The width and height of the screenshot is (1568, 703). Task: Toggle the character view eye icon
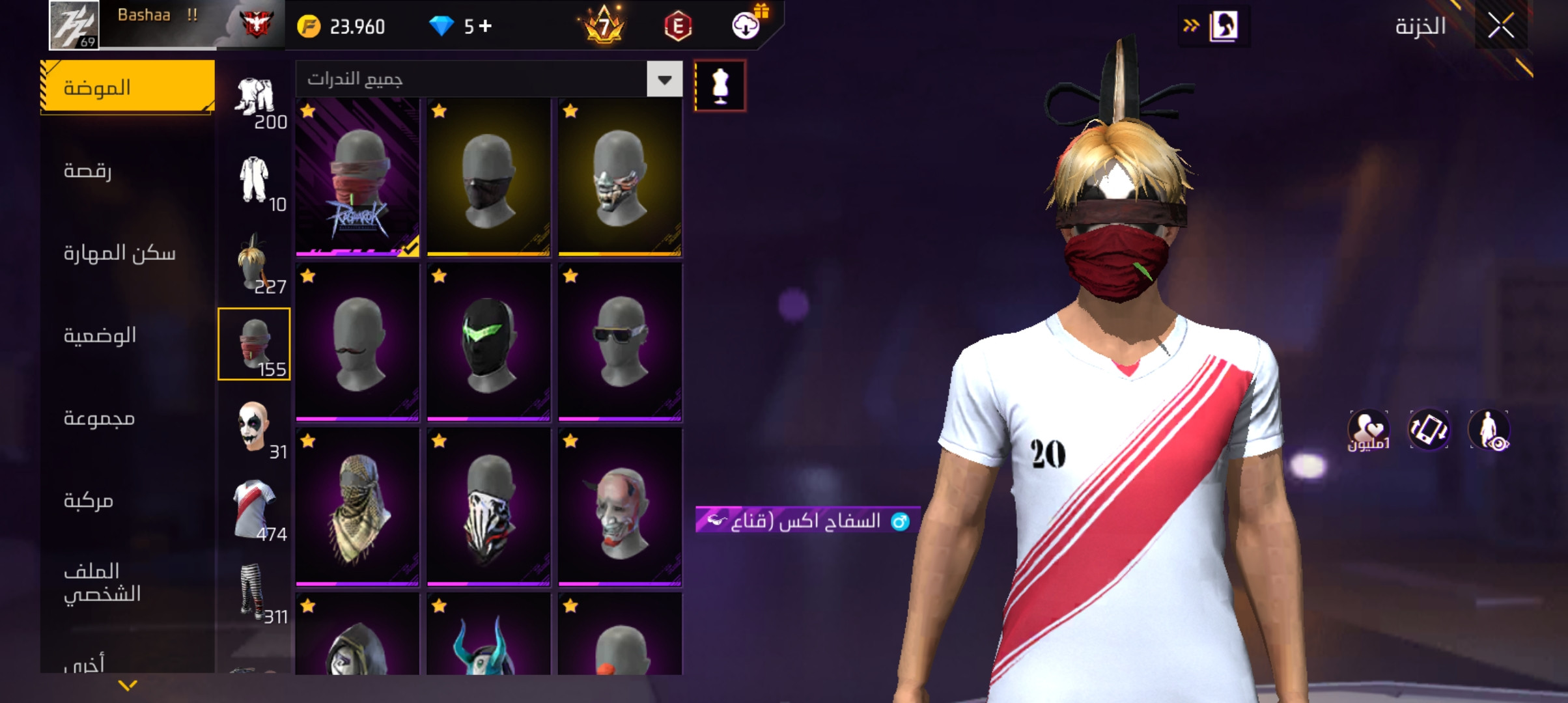1489,430
